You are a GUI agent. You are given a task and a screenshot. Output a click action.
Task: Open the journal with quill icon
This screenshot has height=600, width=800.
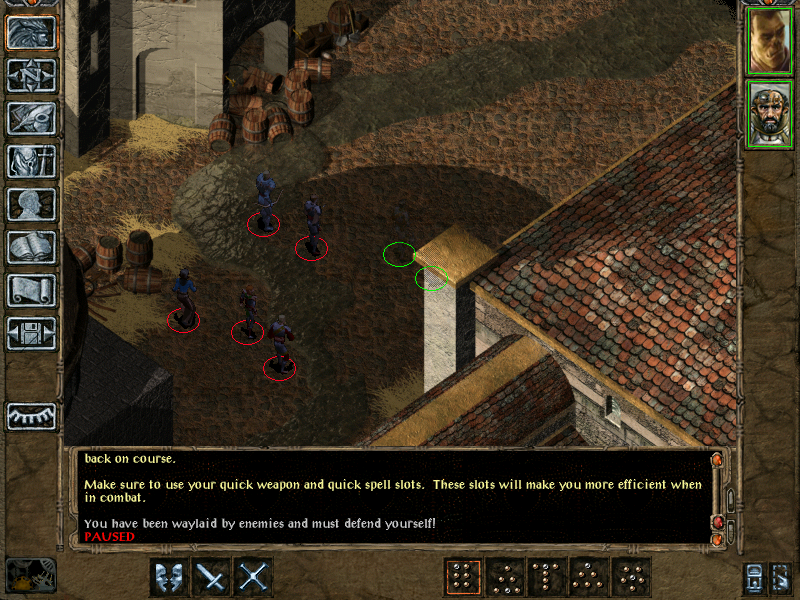click(x=32, y=118)
